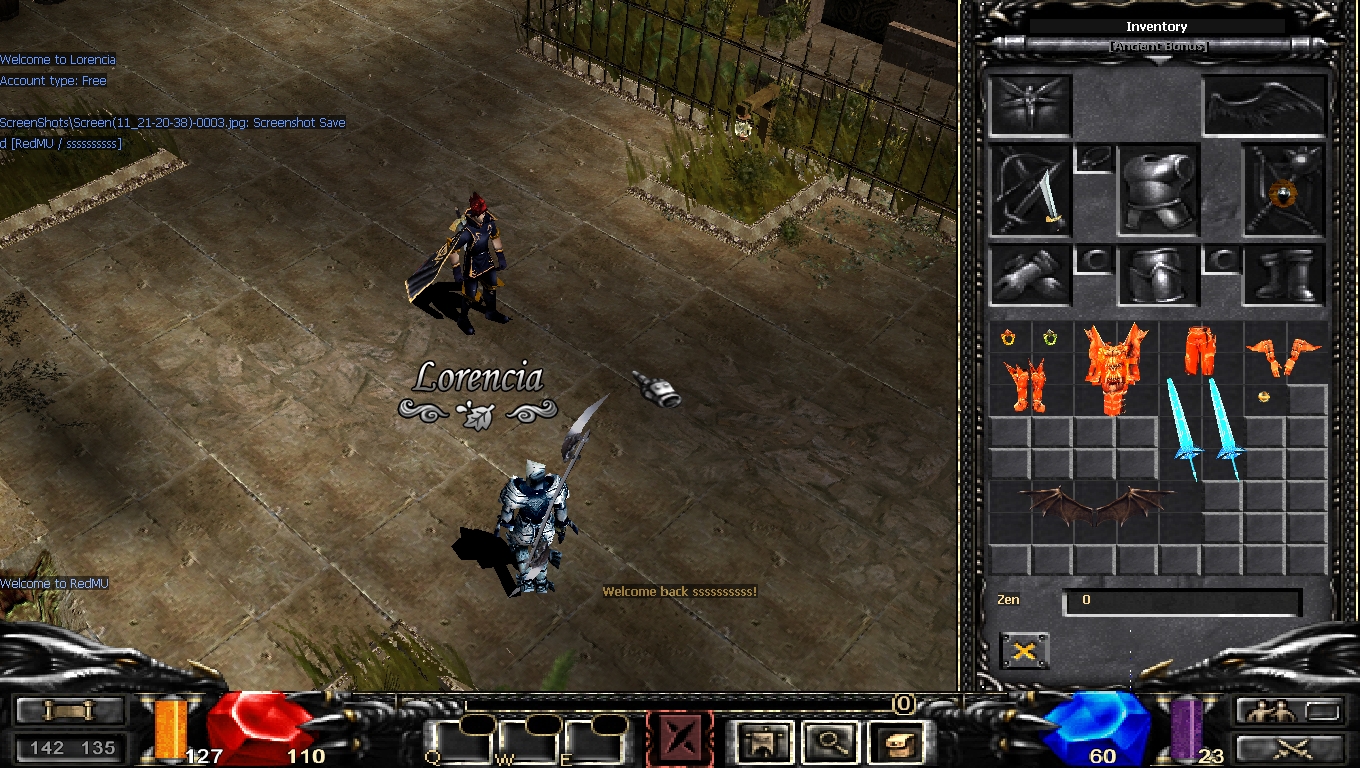This screenshot has width=1360, height=768.
Task: Click the empty wings equipment slot
Action: click(x=1264, y=105)
